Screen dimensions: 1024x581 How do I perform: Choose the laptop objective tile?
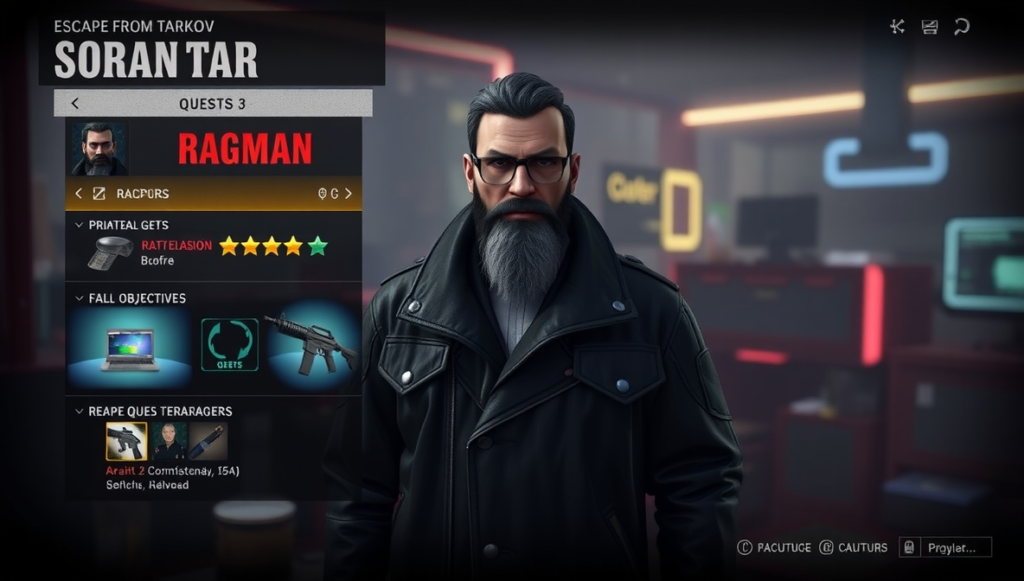point(129,349)
